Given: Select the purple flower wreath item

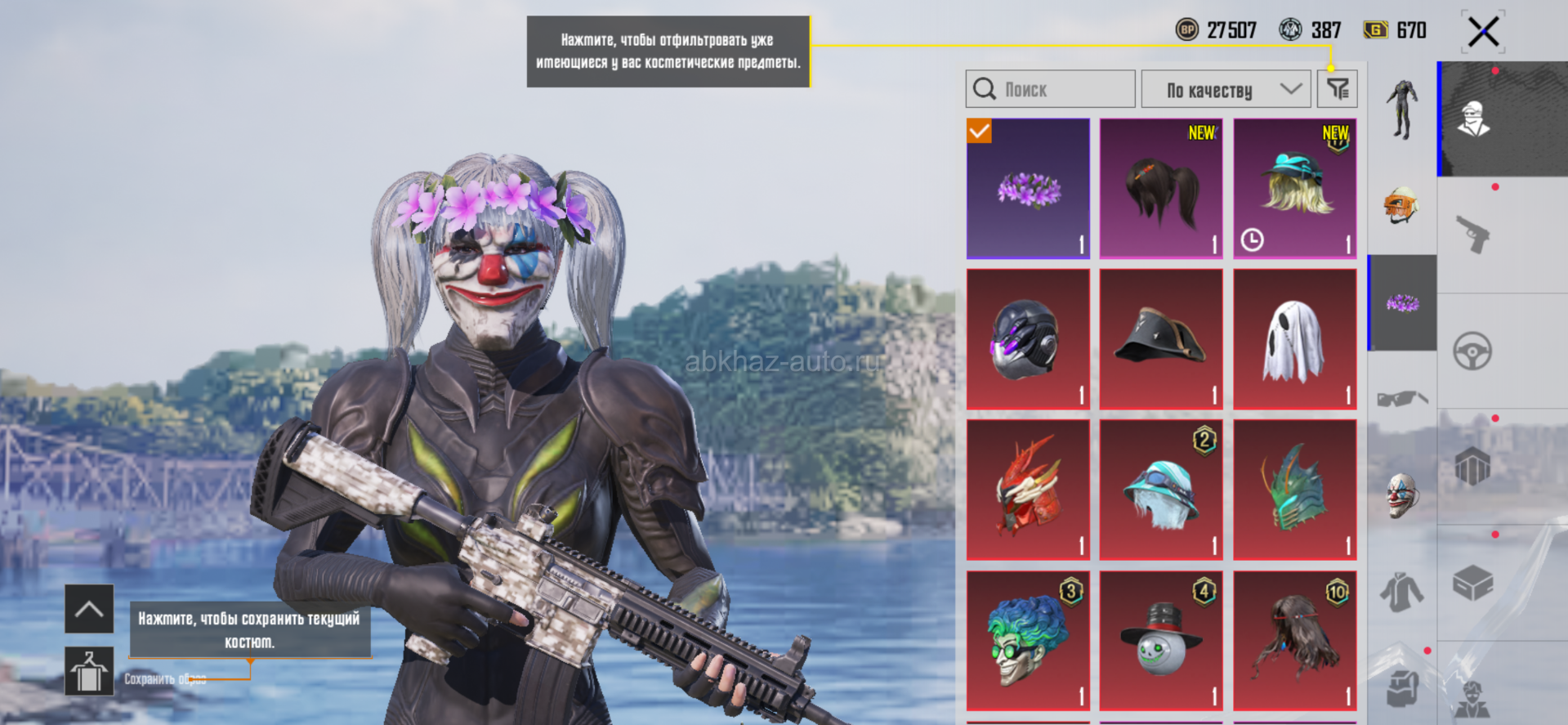Looking at the screenshot, I should click(x=1028, y=189).
